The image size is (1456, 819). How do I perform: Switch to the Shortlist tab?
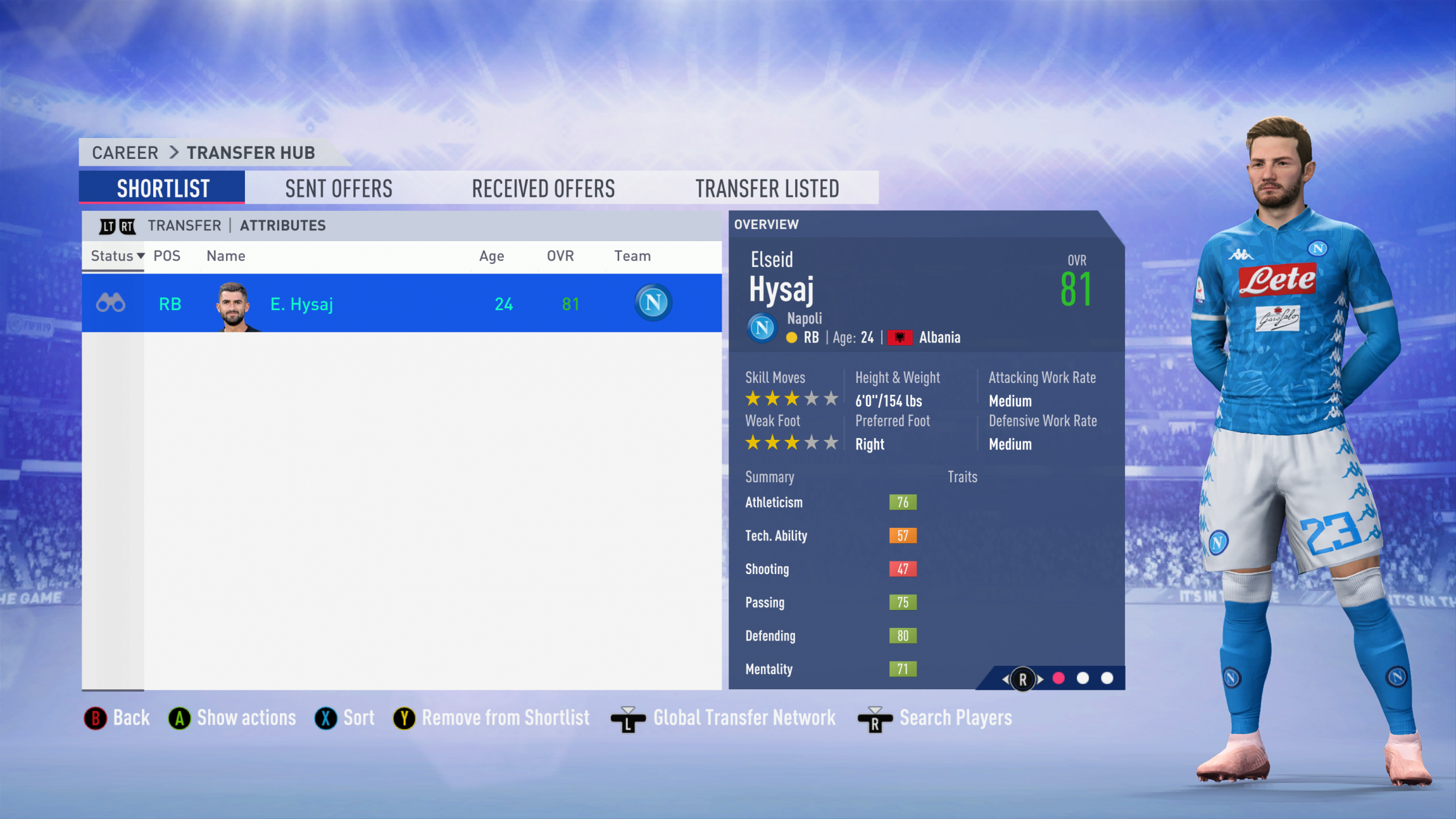tap(163, 188)
